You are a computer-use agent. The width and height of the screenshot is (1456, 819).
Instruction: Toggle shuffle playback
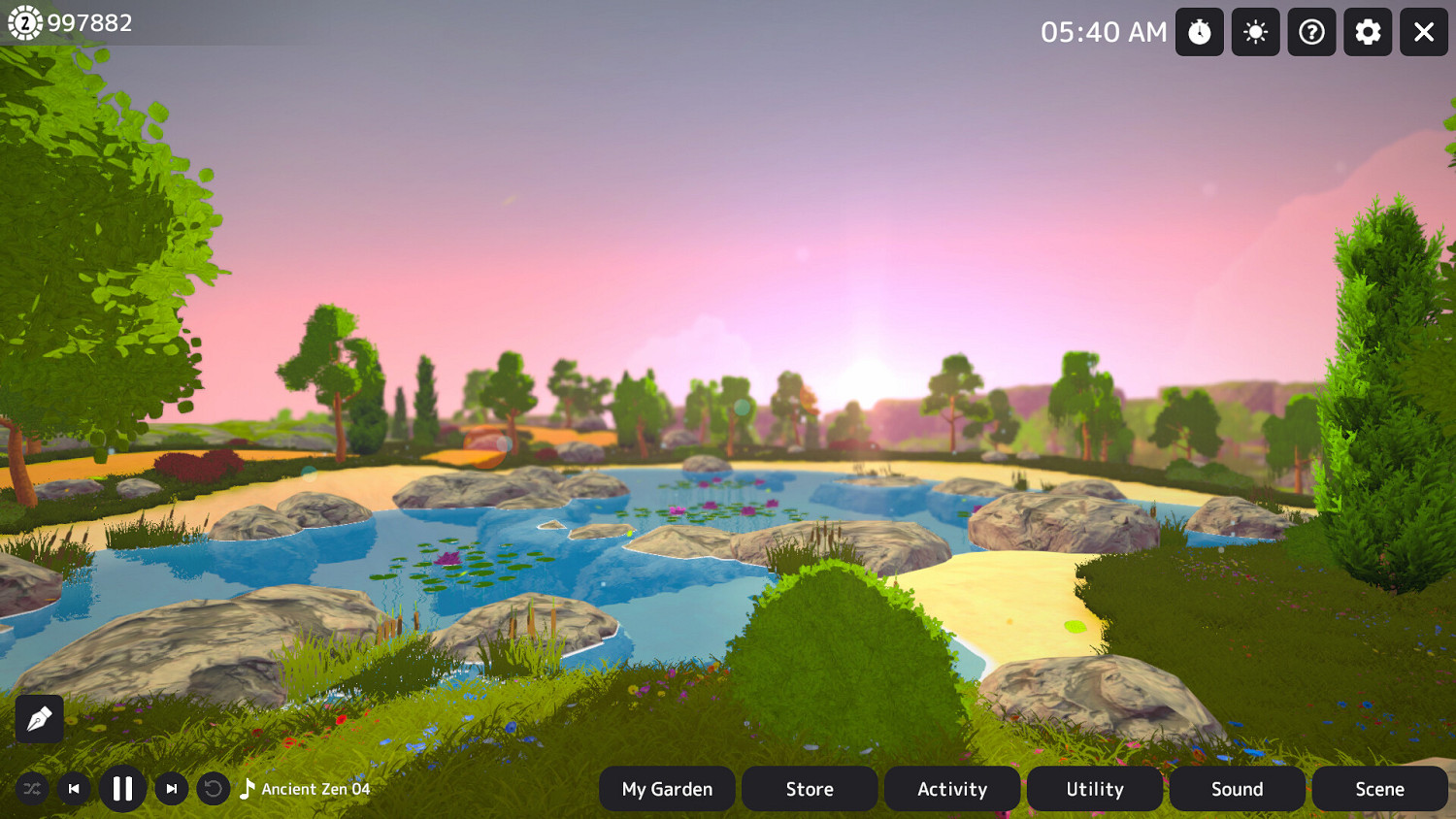(x=32, y=789)
